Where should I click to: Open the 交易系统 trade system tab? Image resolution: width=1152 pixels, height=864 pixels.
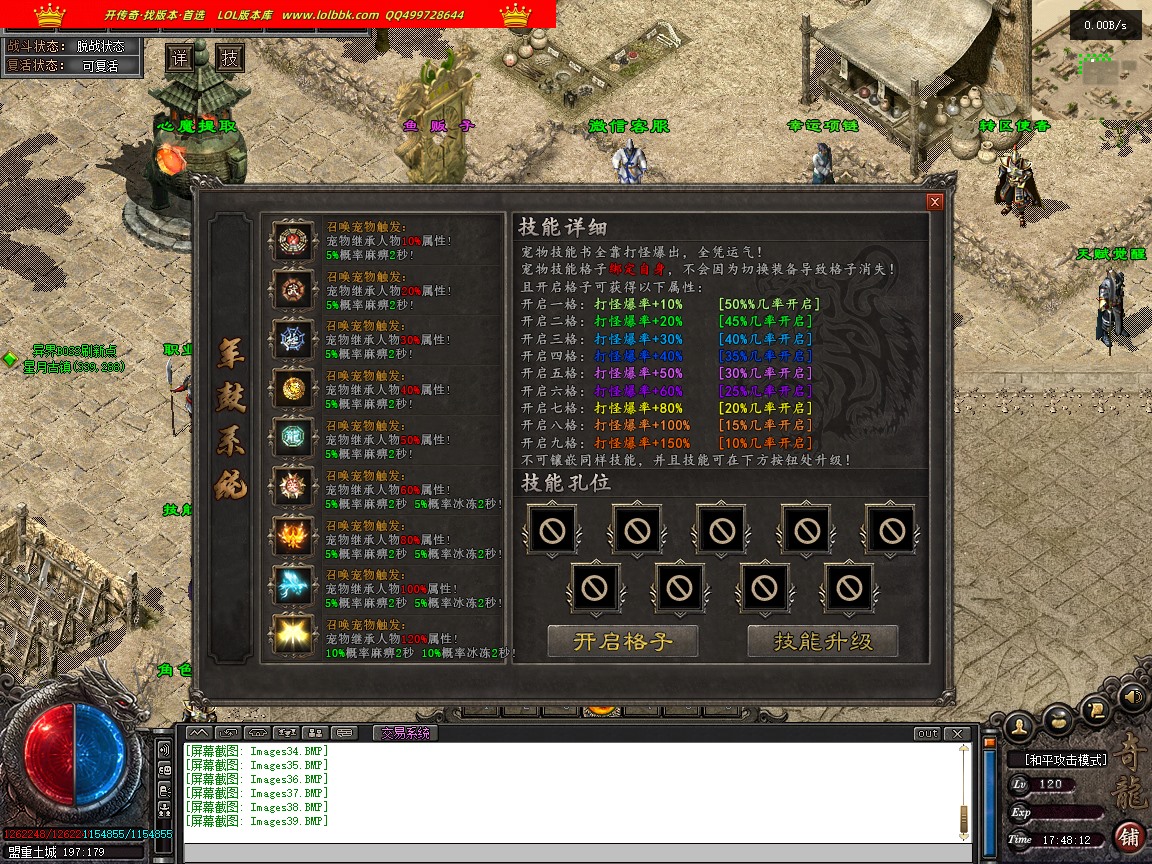pos(404,733)
